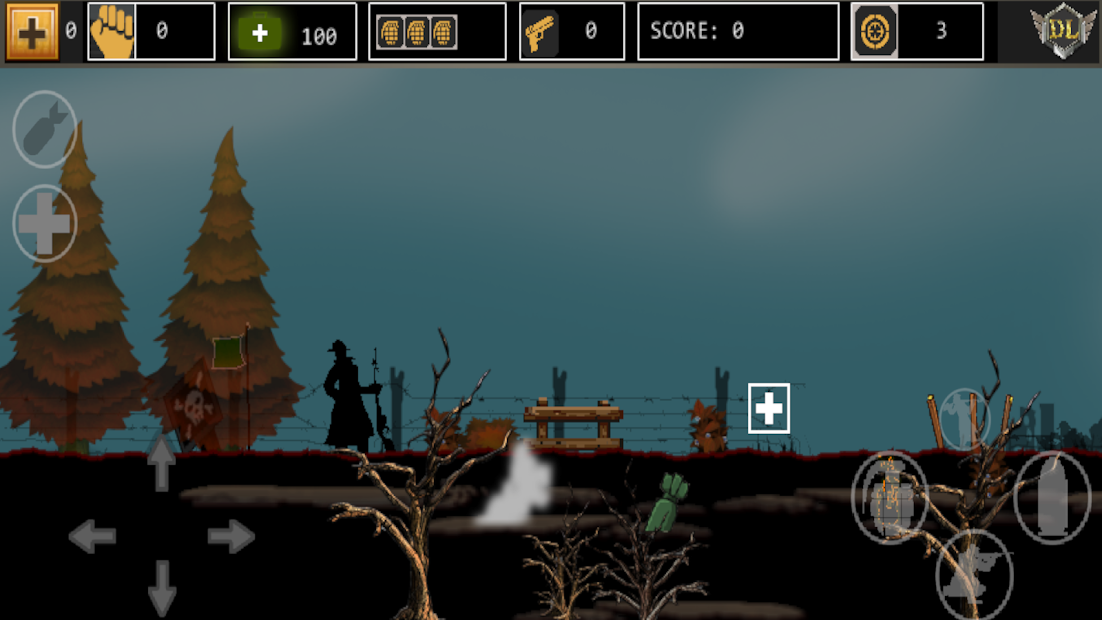Image resolution: width=1102 pixels, height=620 pixels.
Task: Move left with the left arrow
Action: (x=92, y=537)
